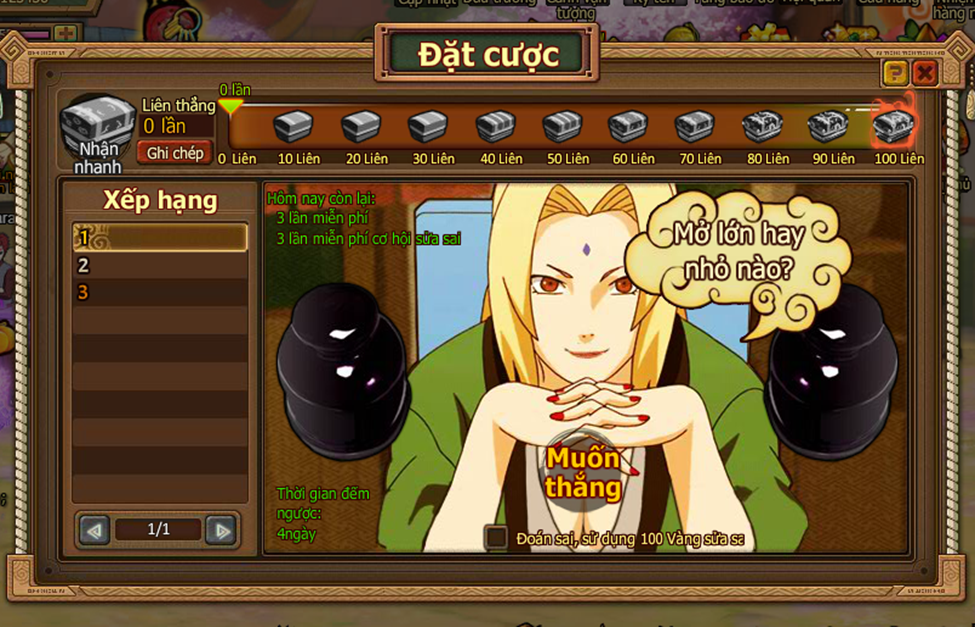The width and height of the screenshot is (975, 627).
Task: Open the yellow question mark help
Action: click(894, 72)
